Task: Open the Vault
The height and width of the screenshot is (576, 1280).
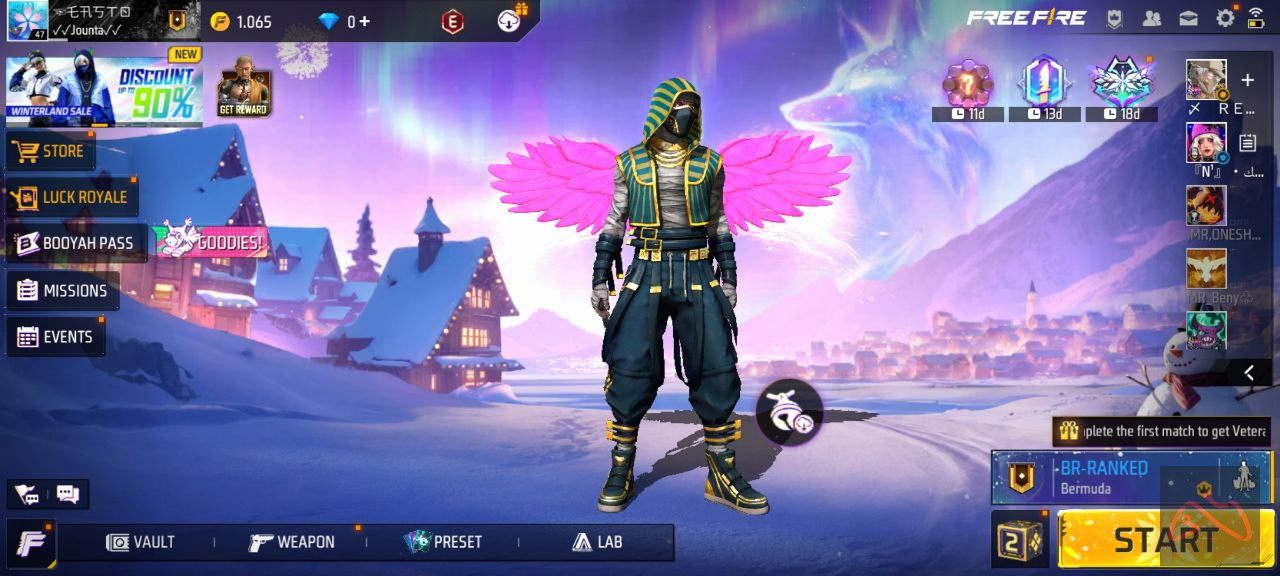Action: coord(141,542)
